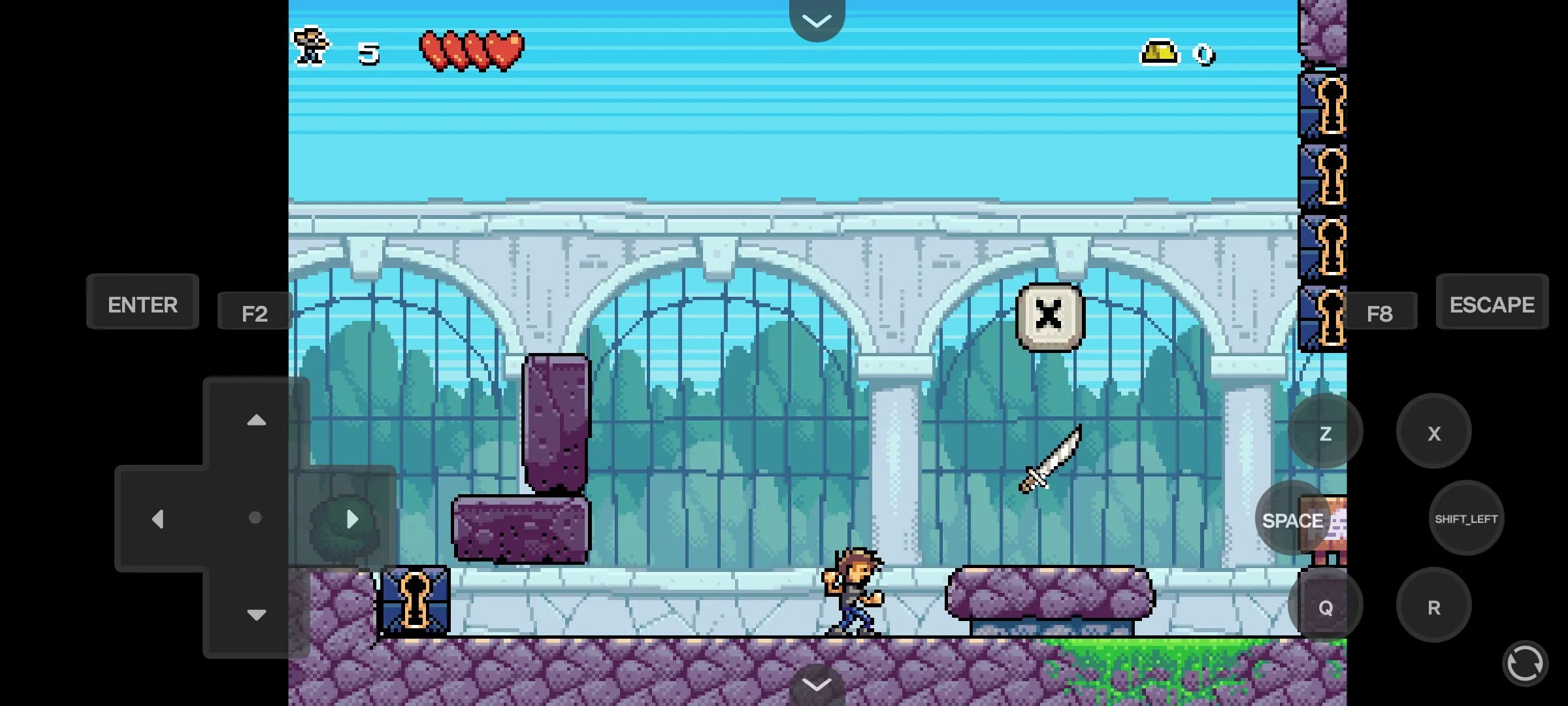Tap the SHIFT_LEFT touch button
Viewport: 1568px width, 706px height.
[x=1466, y=518]
